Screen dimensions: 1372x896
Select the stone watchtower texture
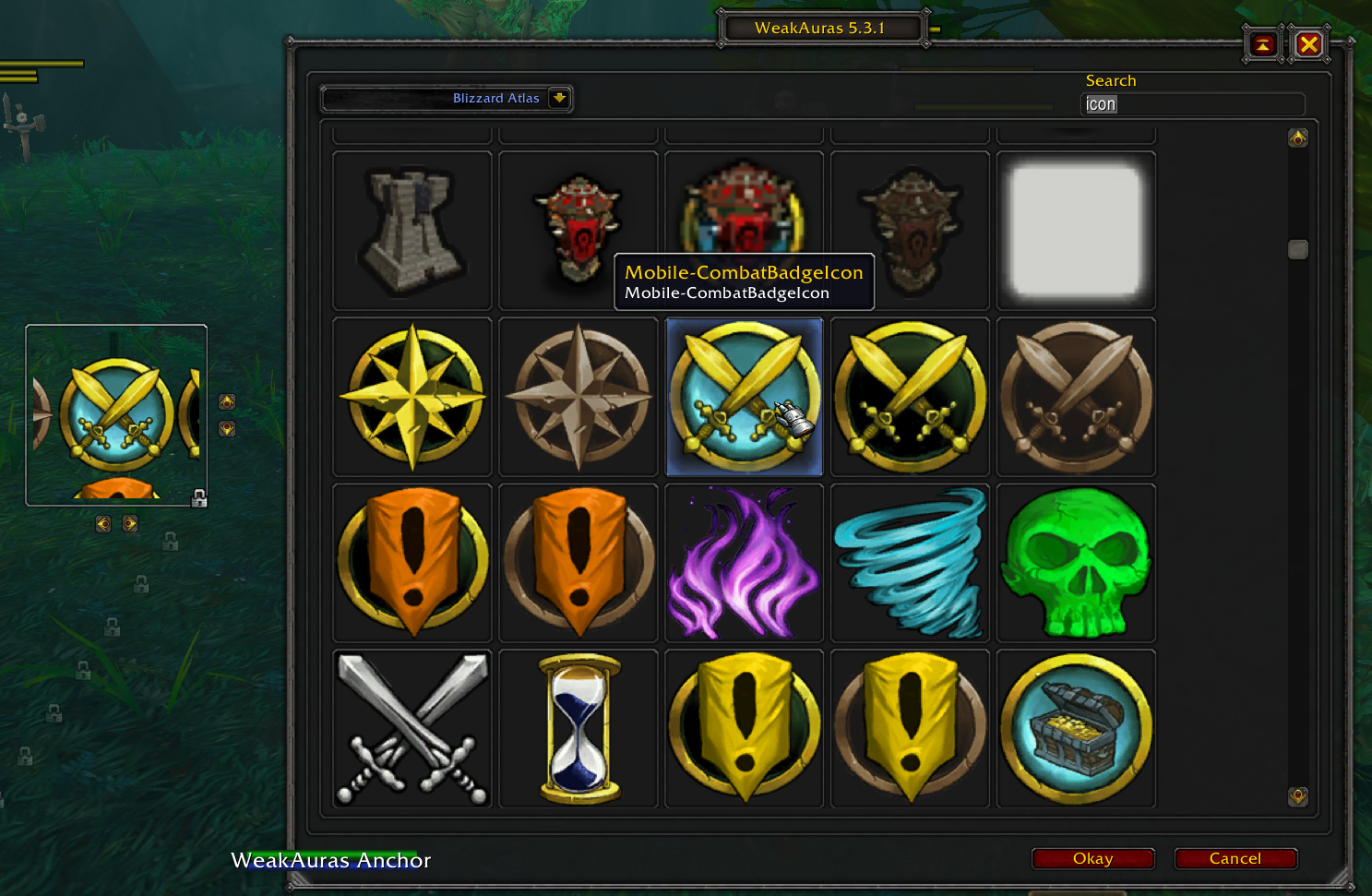coord(412,230)
